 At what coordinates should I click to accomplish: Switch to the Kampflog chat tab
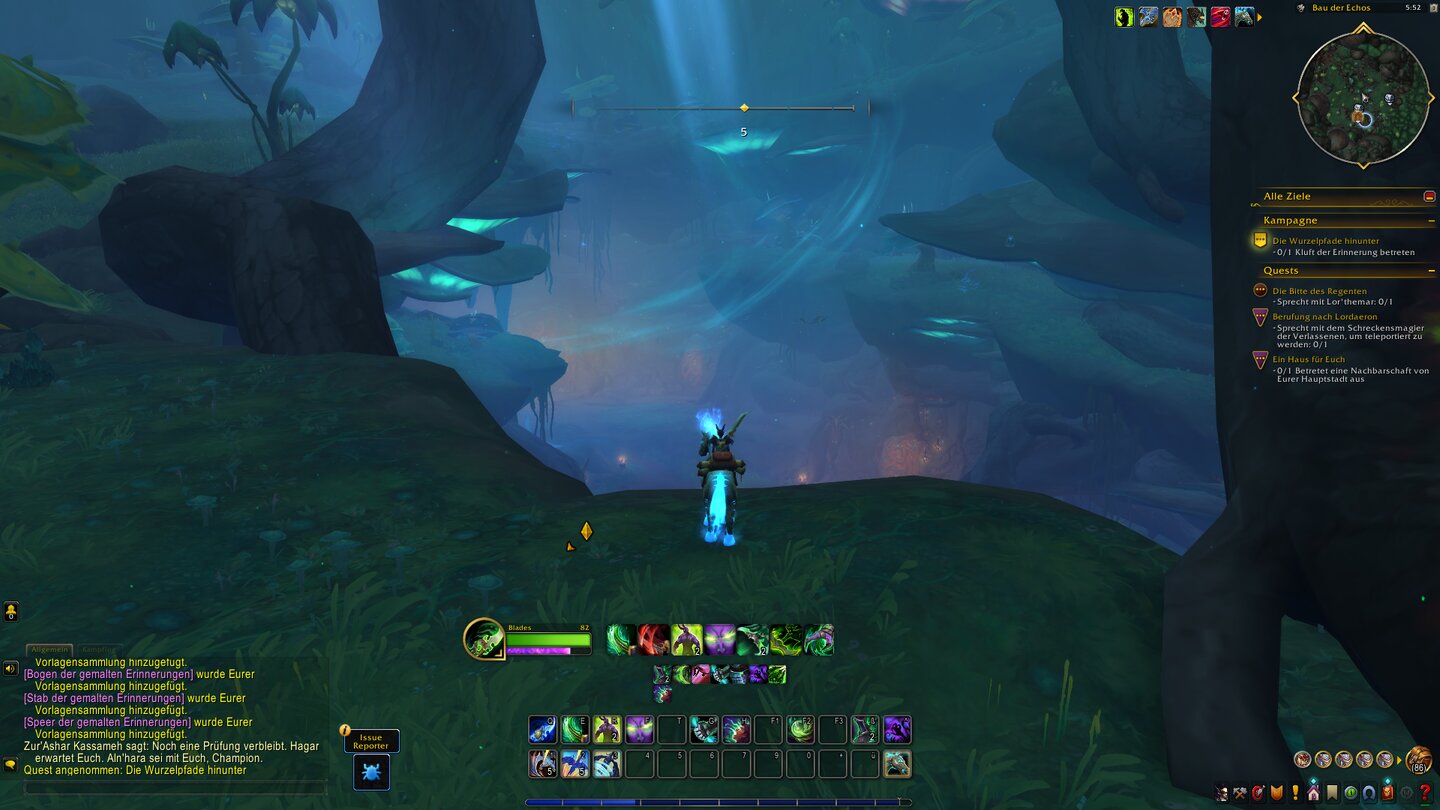coord(97,649)
